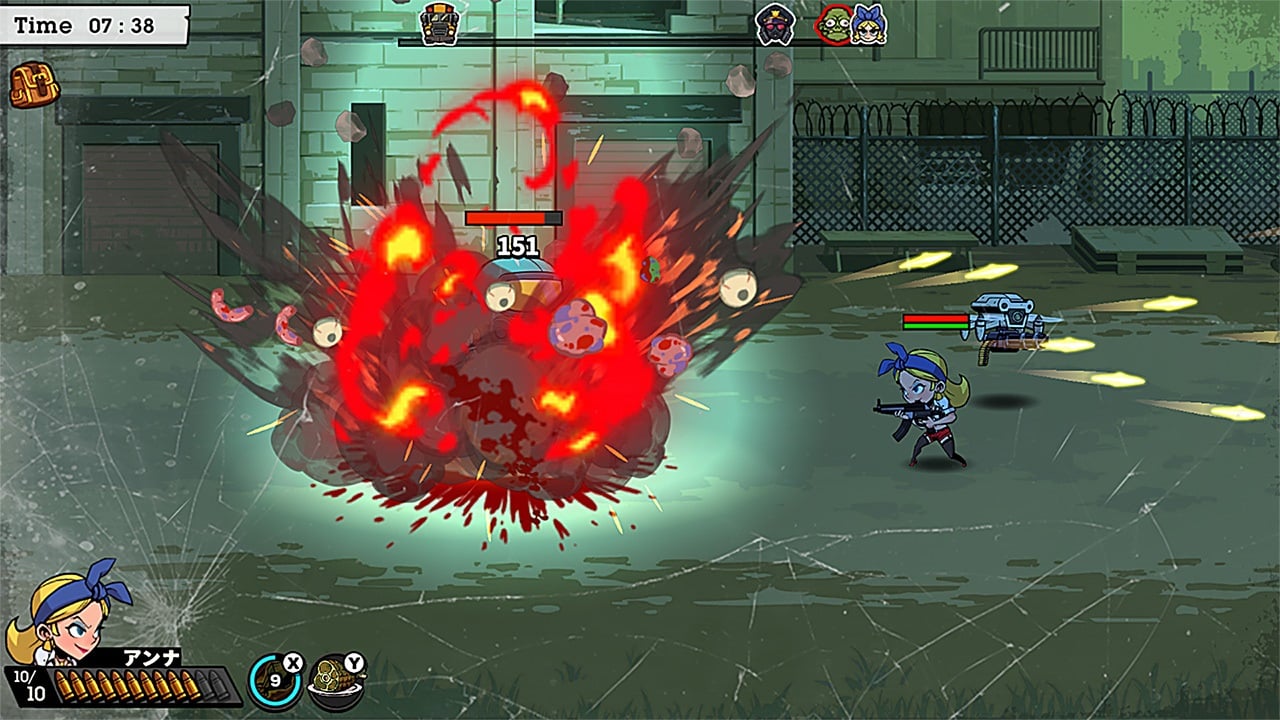Use the grenade item with count 9
This screenshot has height=720, width=1280.
tap(274, 681)
